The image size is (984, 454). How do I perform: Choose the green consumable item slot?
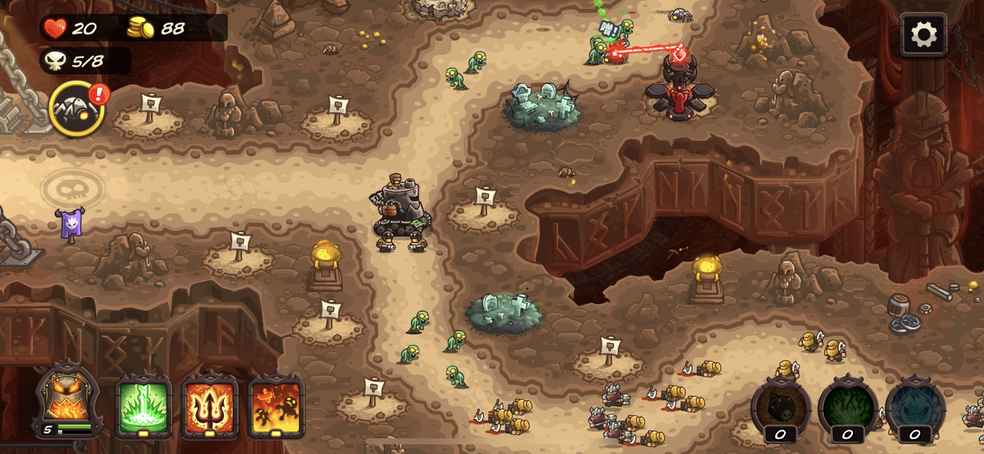[847, 407]
